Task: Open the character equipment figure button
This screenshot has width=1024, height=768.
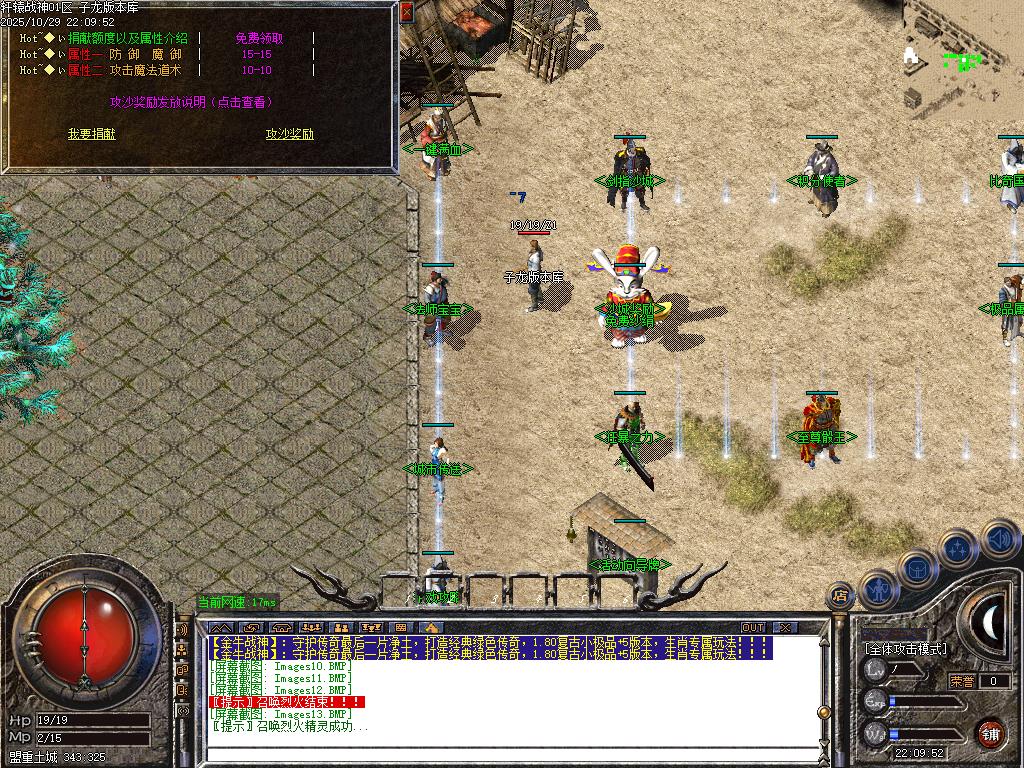Action: 877,589
